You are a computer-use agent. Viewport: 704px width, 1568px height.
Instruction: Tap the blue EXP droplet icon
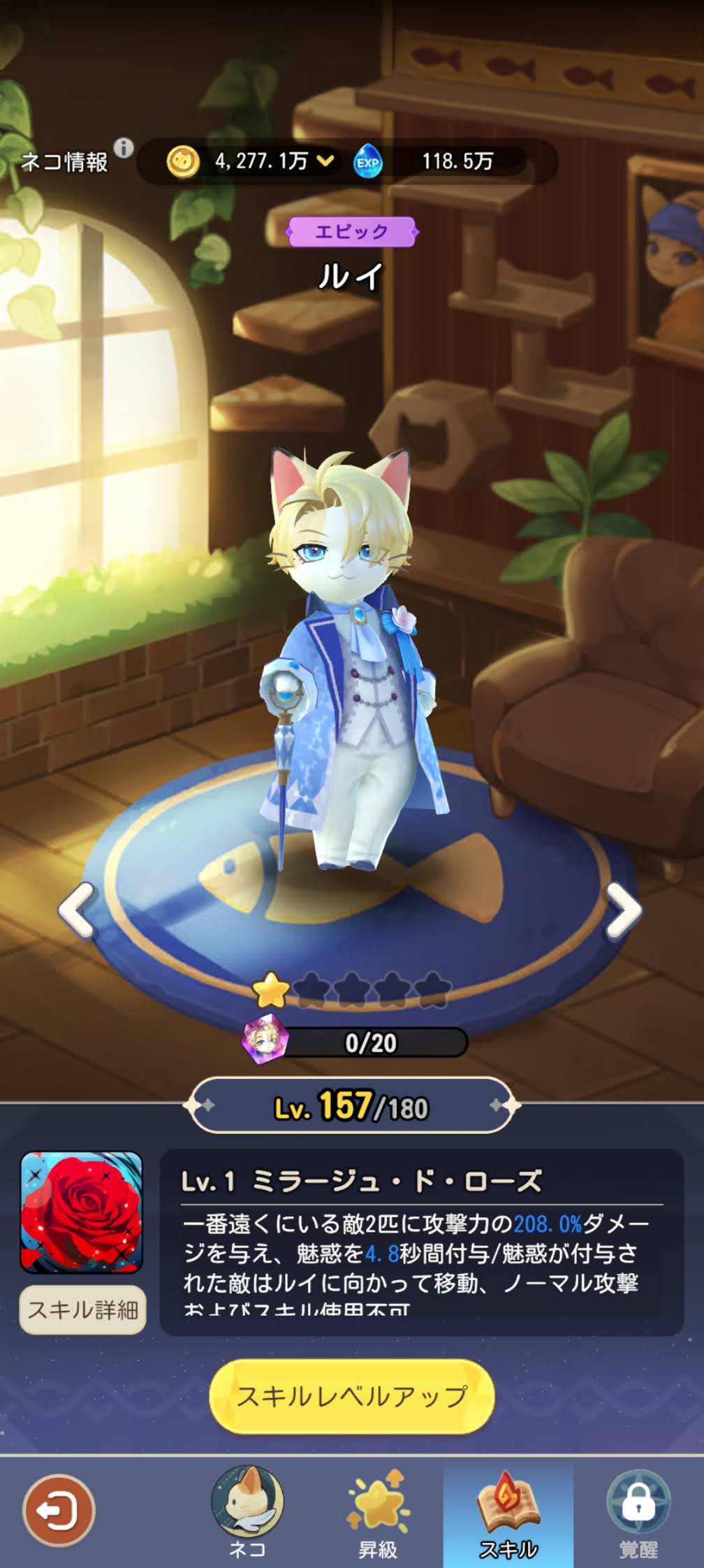(367, 162)
